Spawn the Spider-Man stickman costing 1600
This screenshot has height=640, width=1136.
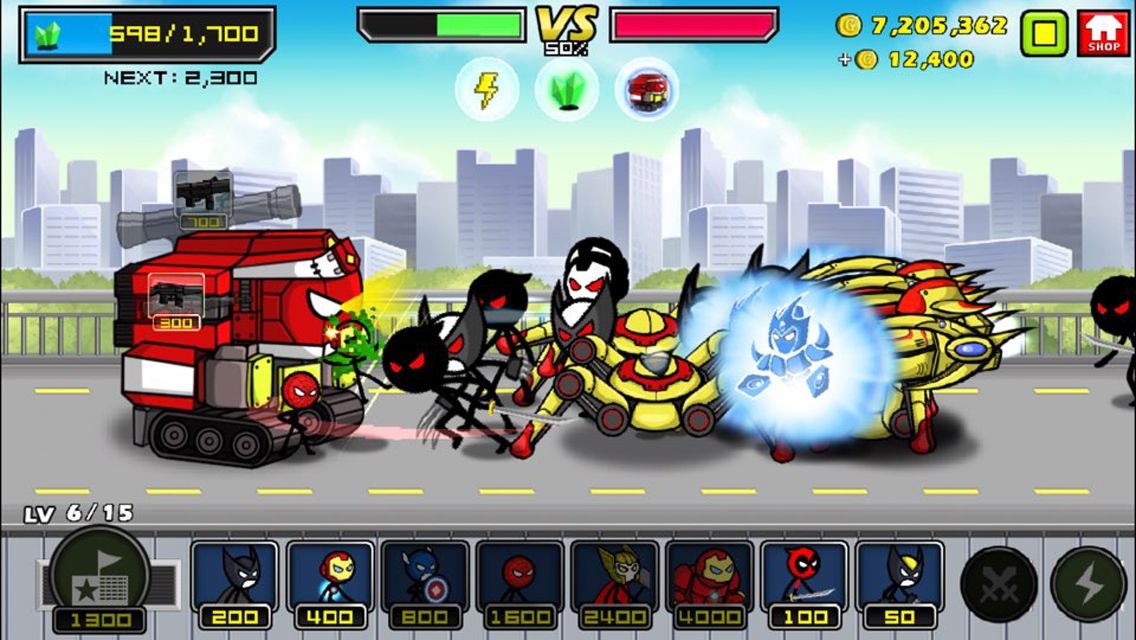520,584
